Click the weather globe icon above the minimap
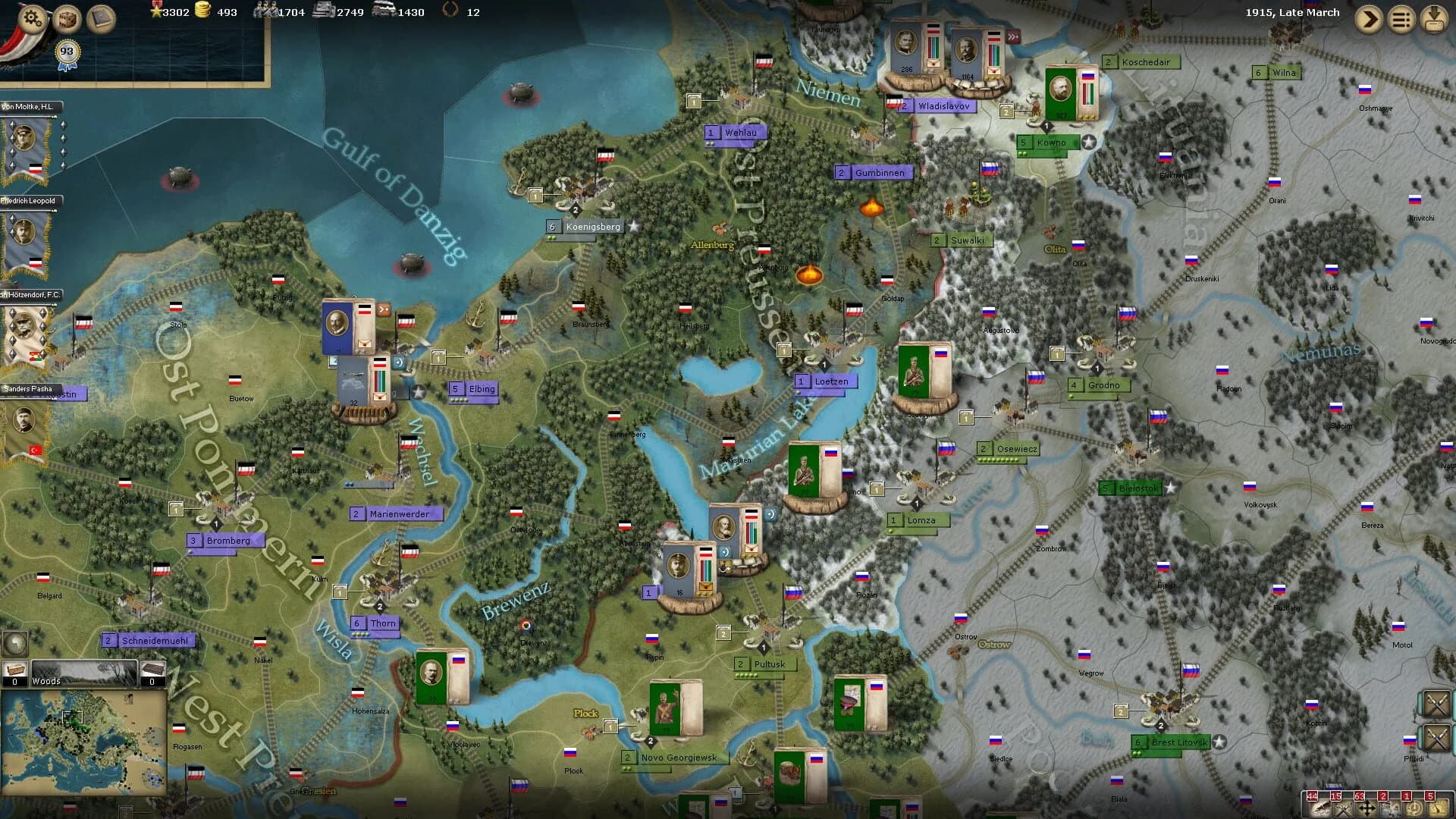The height and width of the screenshot is (819, 1456). tap(15, 644)
